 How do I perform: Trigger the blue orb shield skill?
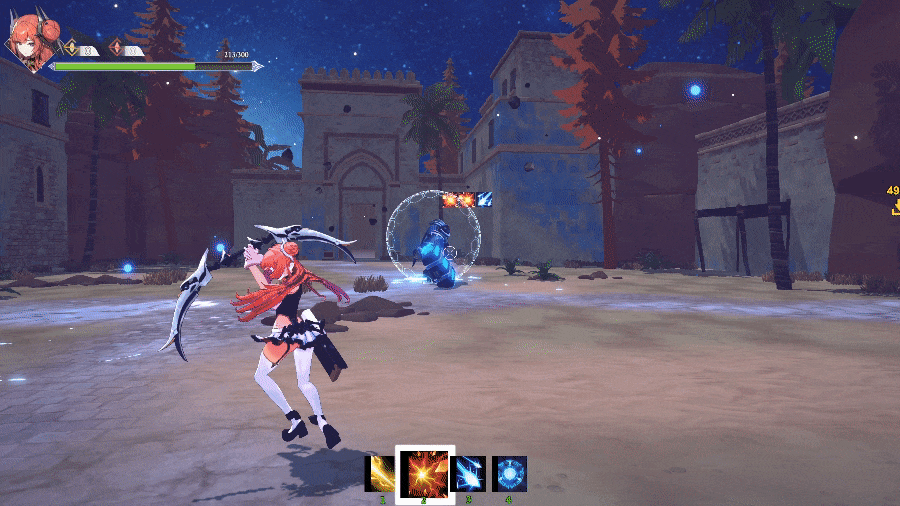(509, 473)
